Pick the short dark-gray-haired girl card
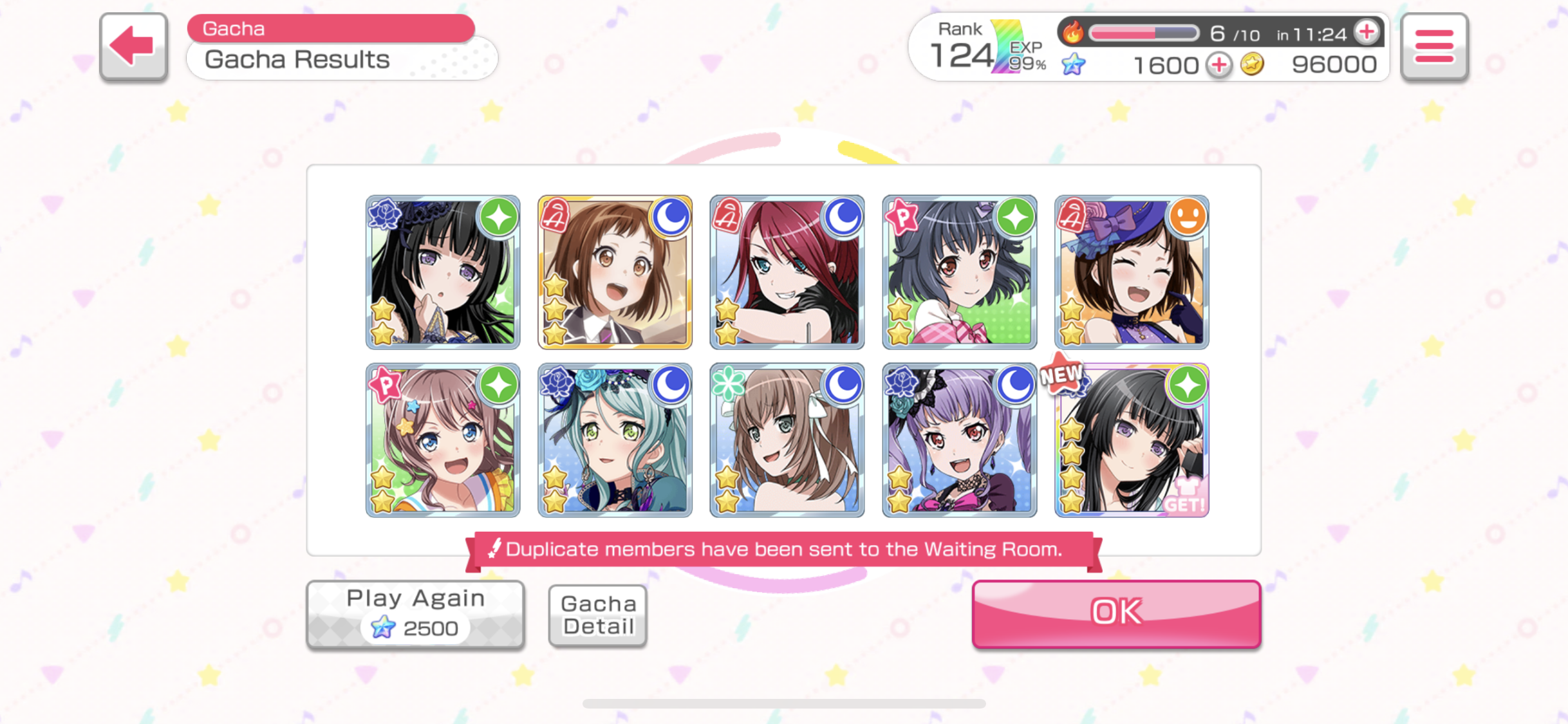This screenshot has width=1568, height=724. pos(959,272)
